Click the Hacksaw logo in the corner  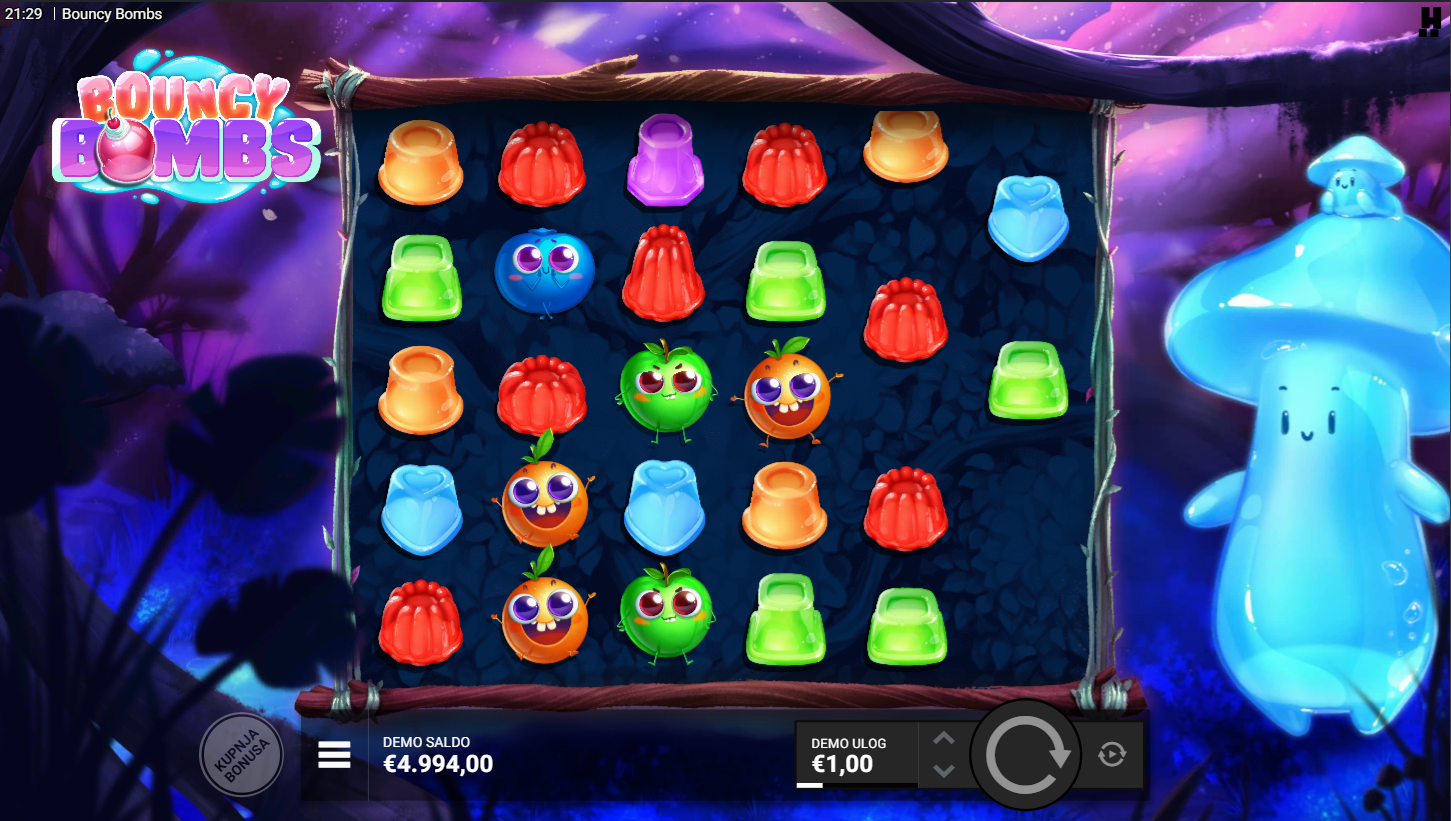pos(1430,22)
